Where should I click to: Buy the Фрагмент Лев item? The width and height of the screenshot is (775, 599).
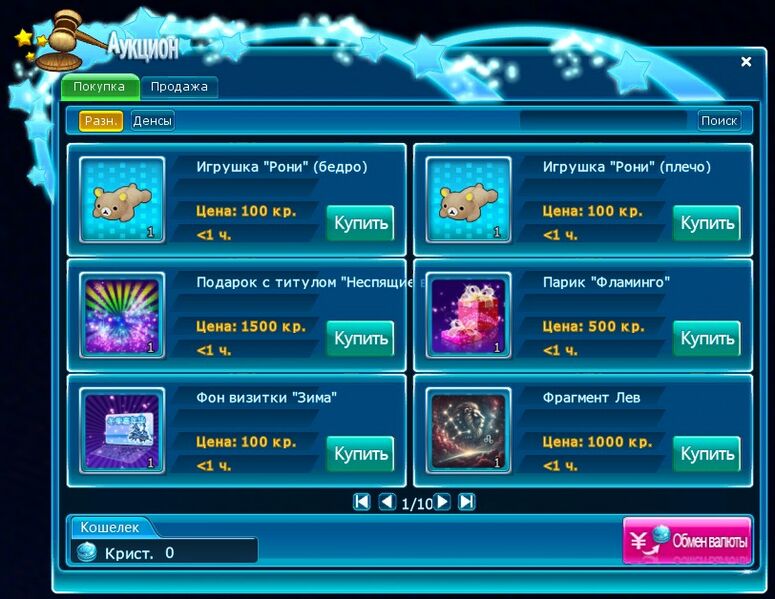(706, 454)
